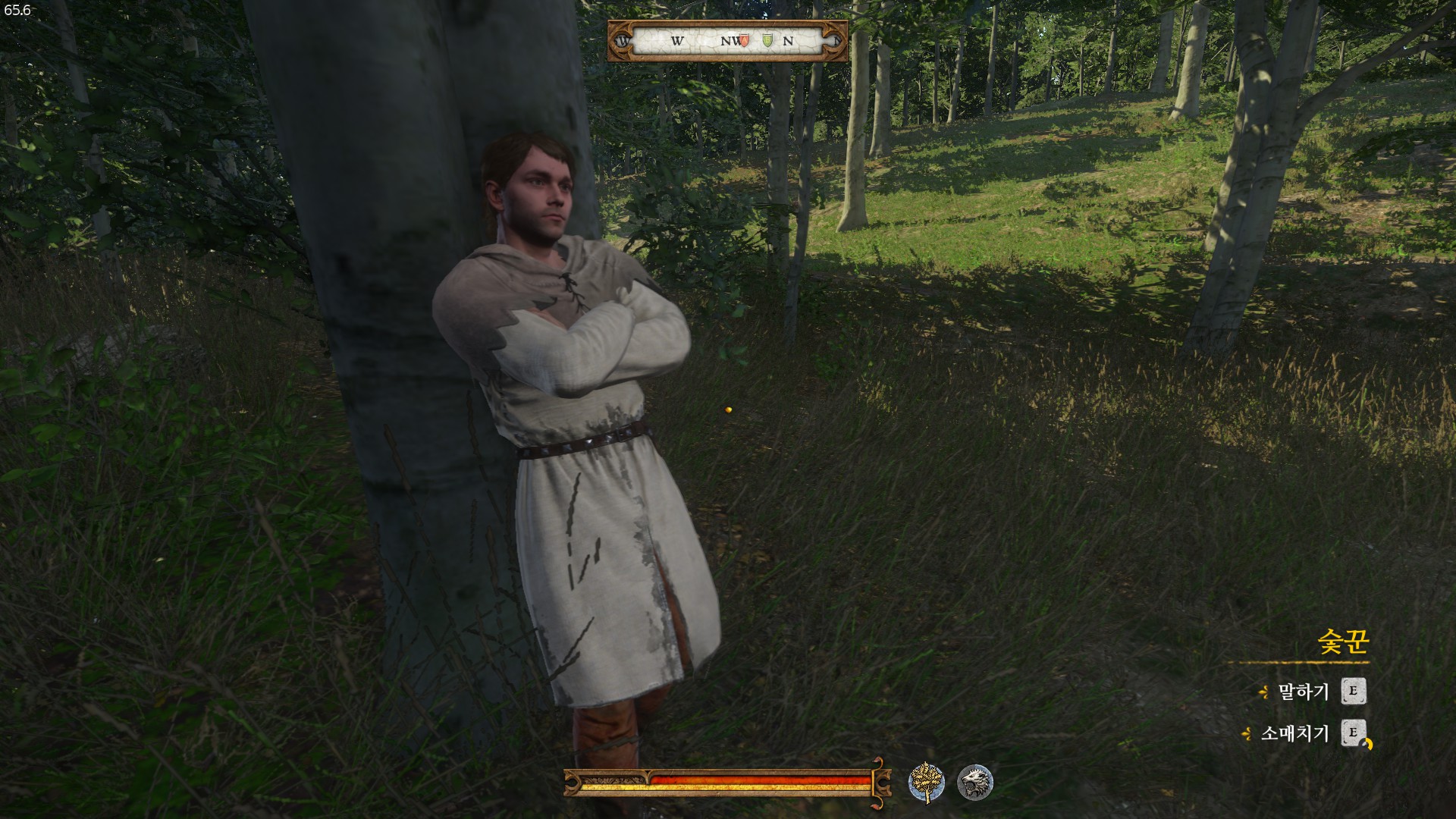Click the golden tree status icon
This screenshot has width=1456, height=819.
(926, 782)
